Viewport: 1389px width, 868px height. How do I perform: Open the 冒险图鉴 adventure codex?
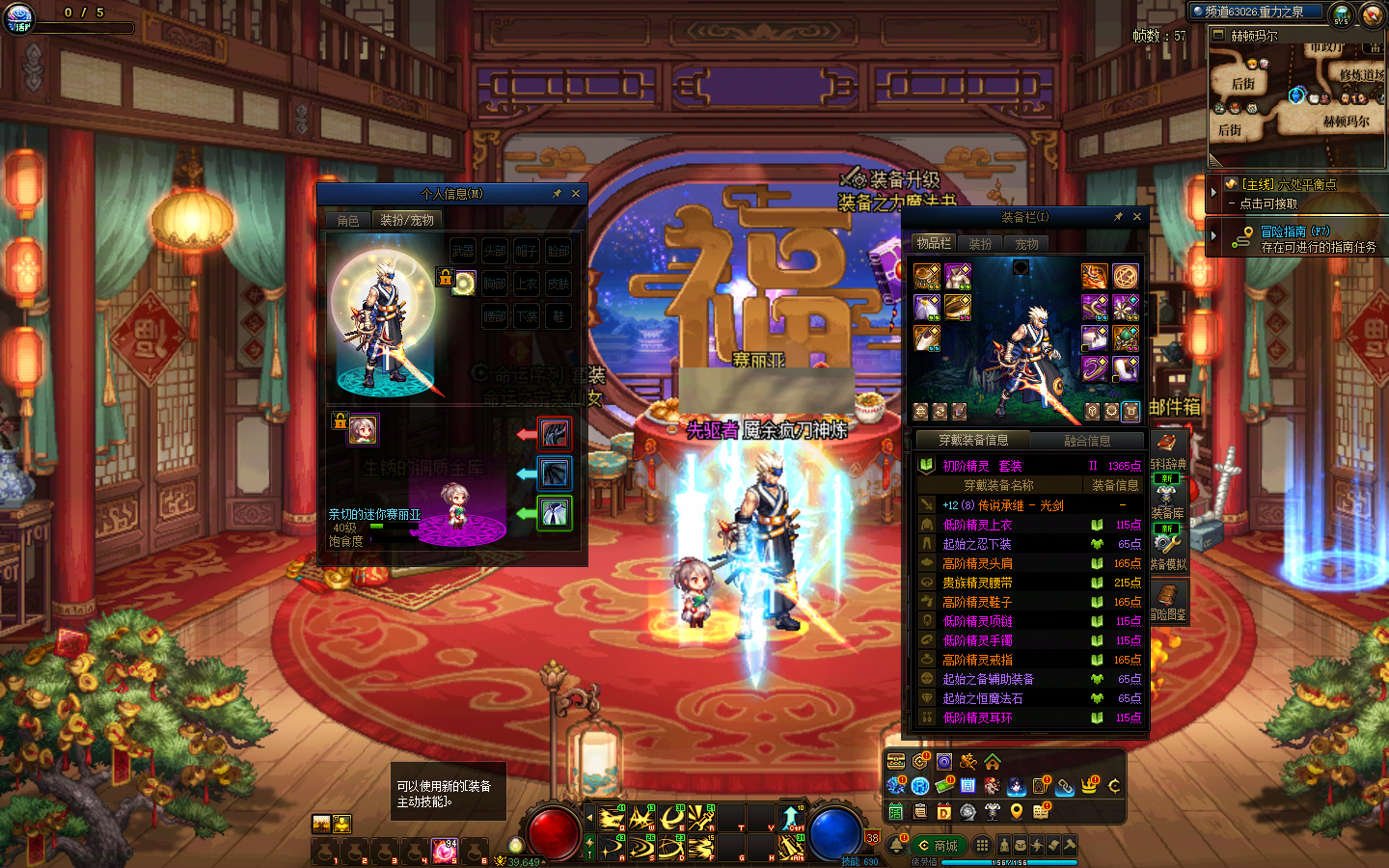tap(1167, 602)
